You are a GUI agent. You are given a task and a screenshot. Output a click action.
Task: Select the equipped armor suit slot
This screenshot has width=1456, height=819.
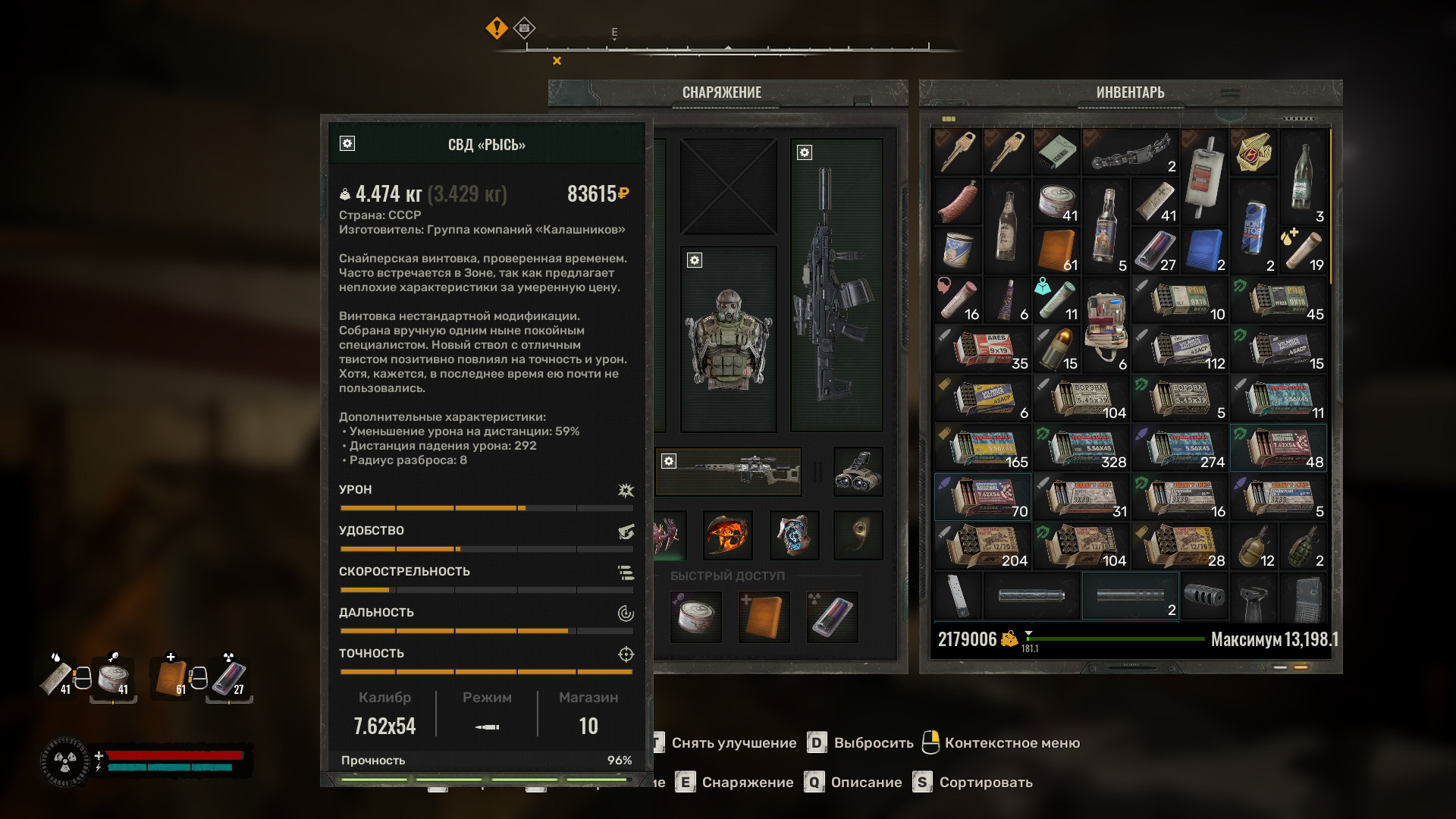click(729, 339)
